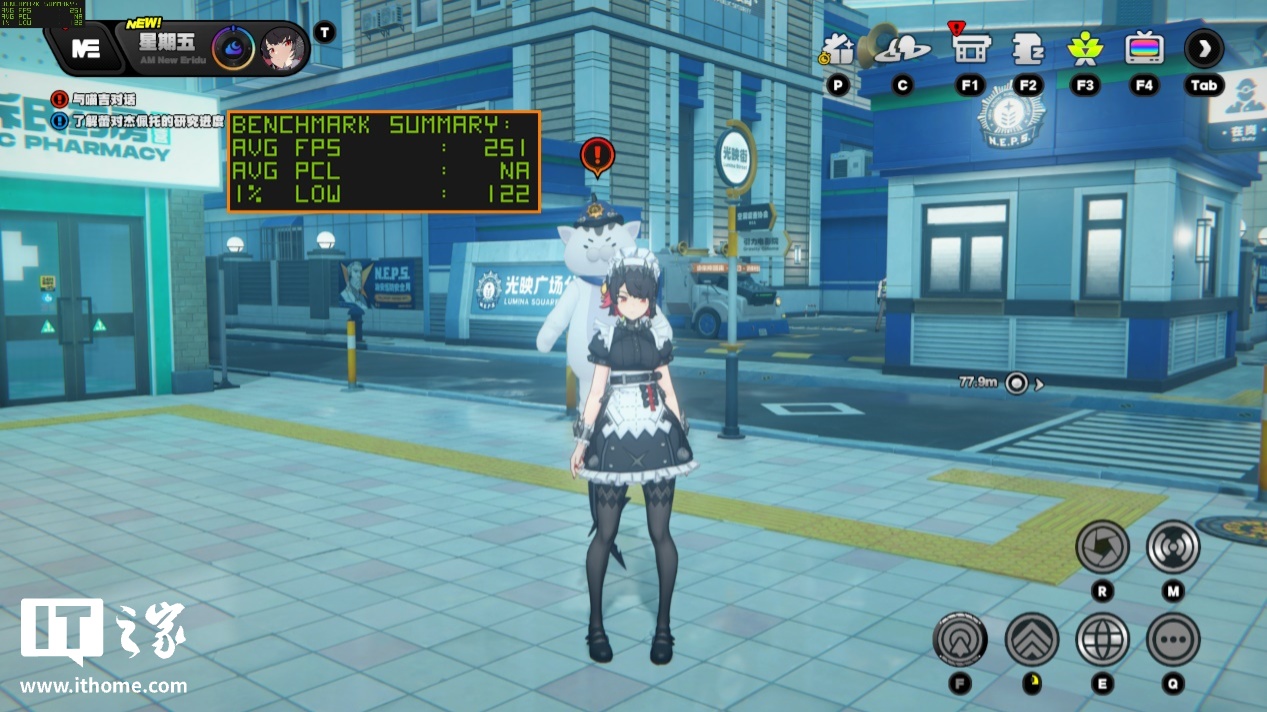Open the gift box events icon
The image size is (1267, 712).
tap(837, 48)
